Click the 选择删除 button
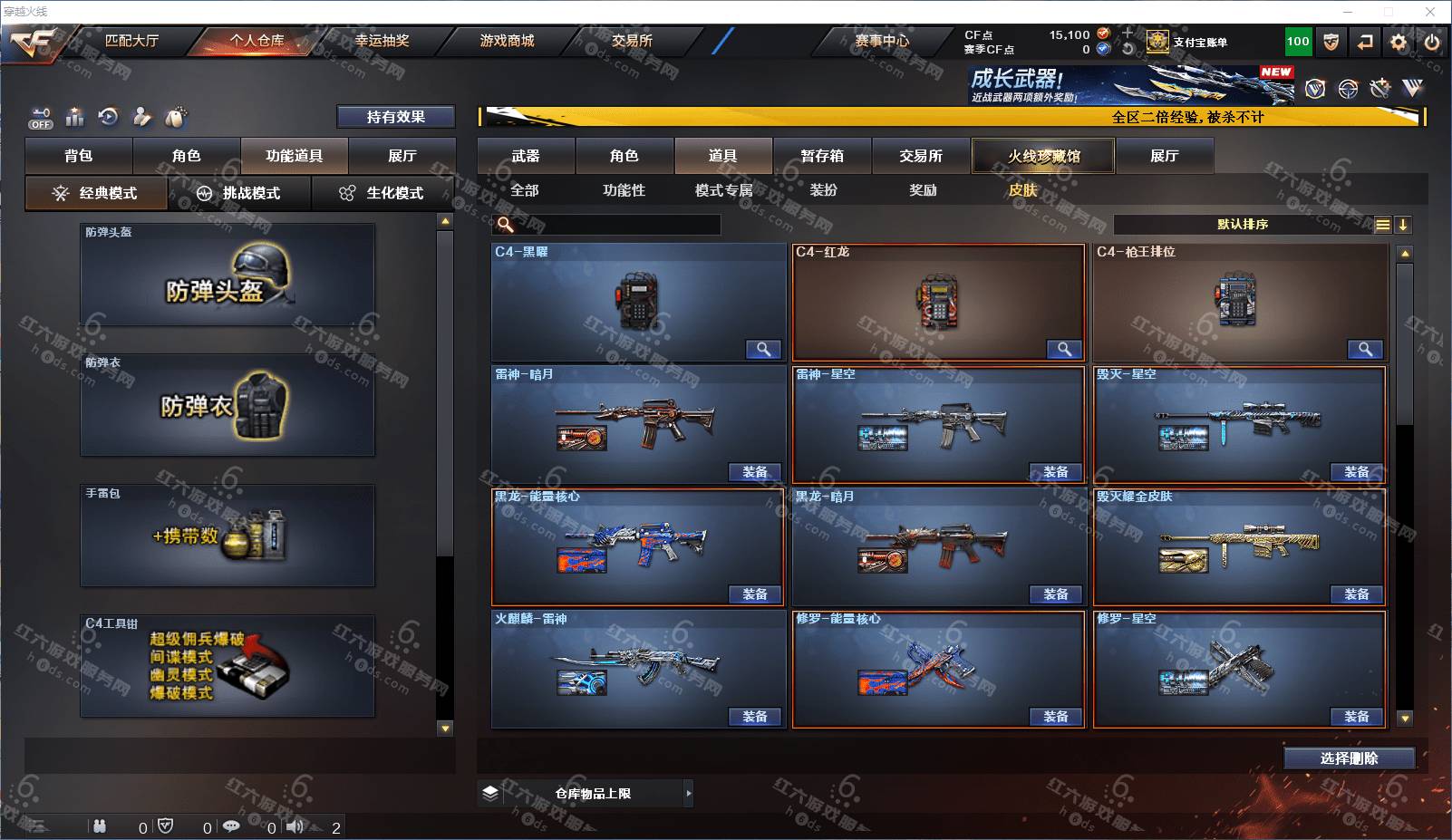1452x840 pixels. coord(1349,758)
